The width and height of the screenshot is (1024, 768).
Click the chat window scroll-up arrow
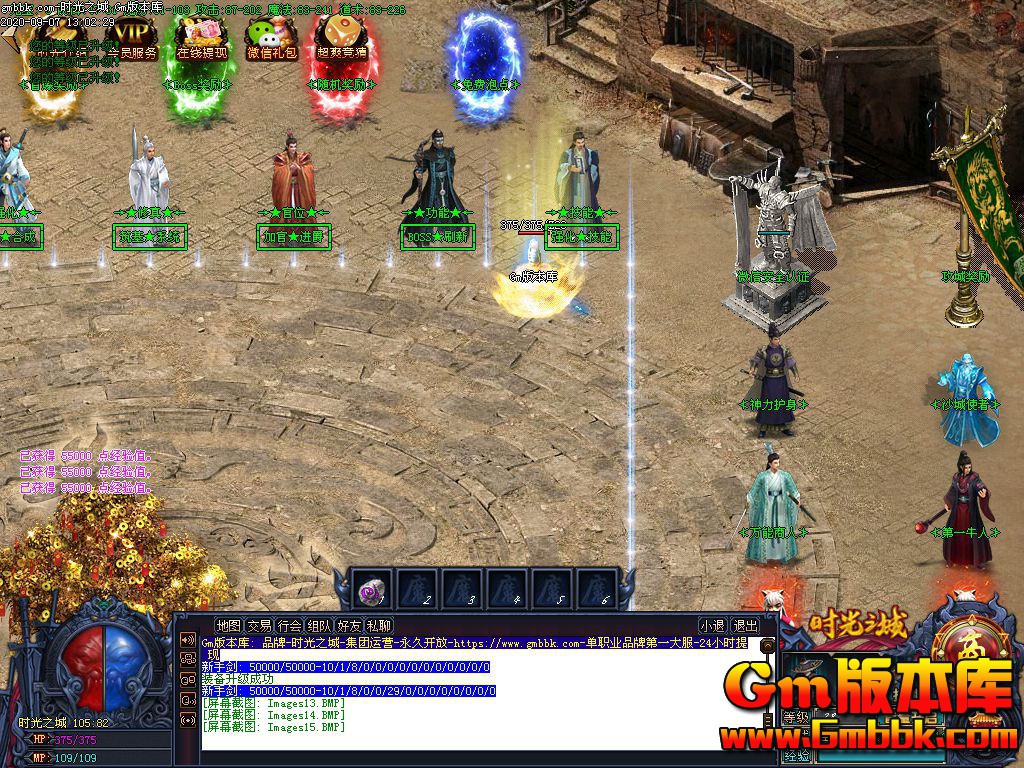767,645
